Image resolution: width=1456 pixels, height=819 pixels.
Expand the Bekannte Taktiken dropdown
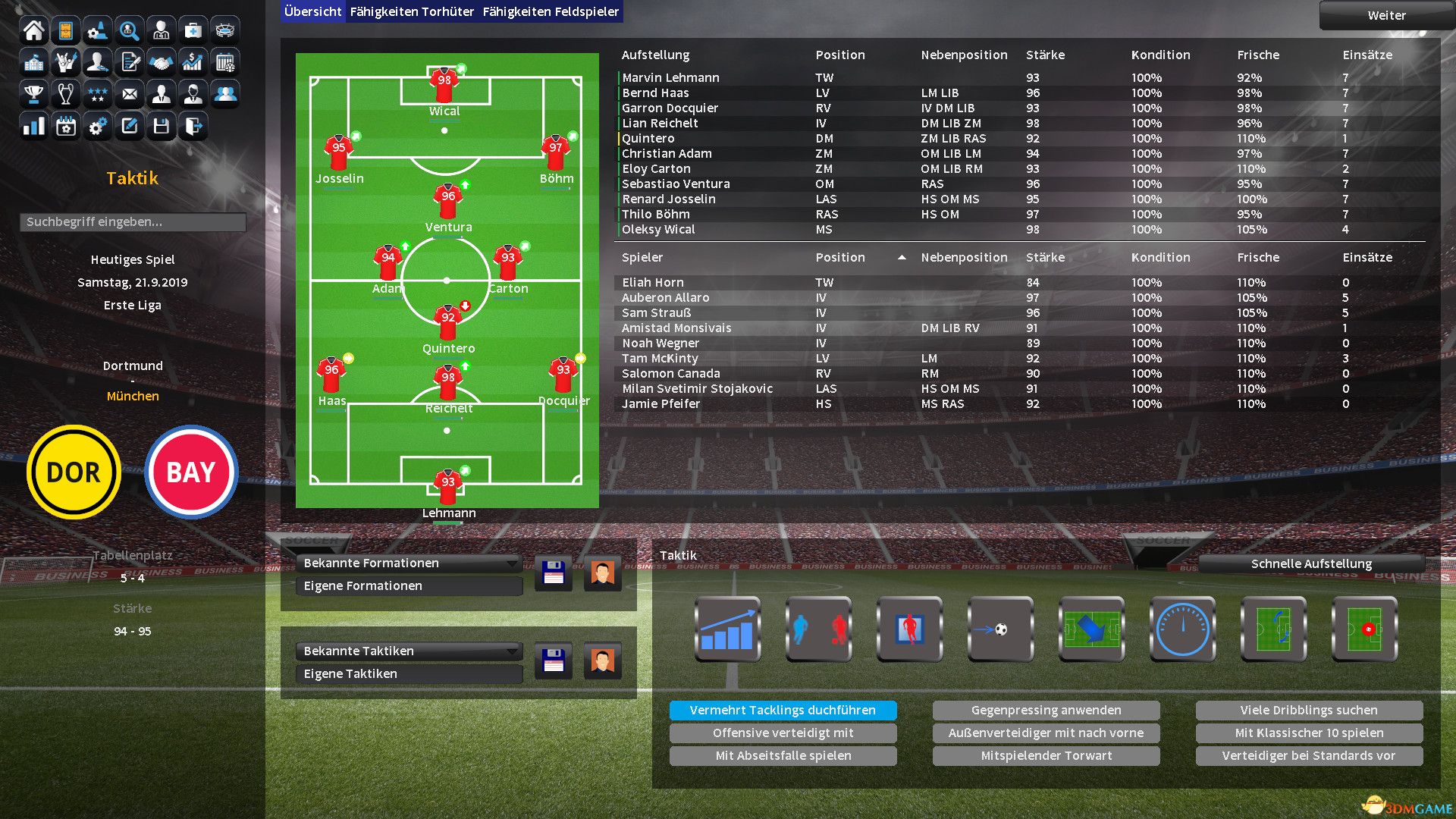pos(409,651)
